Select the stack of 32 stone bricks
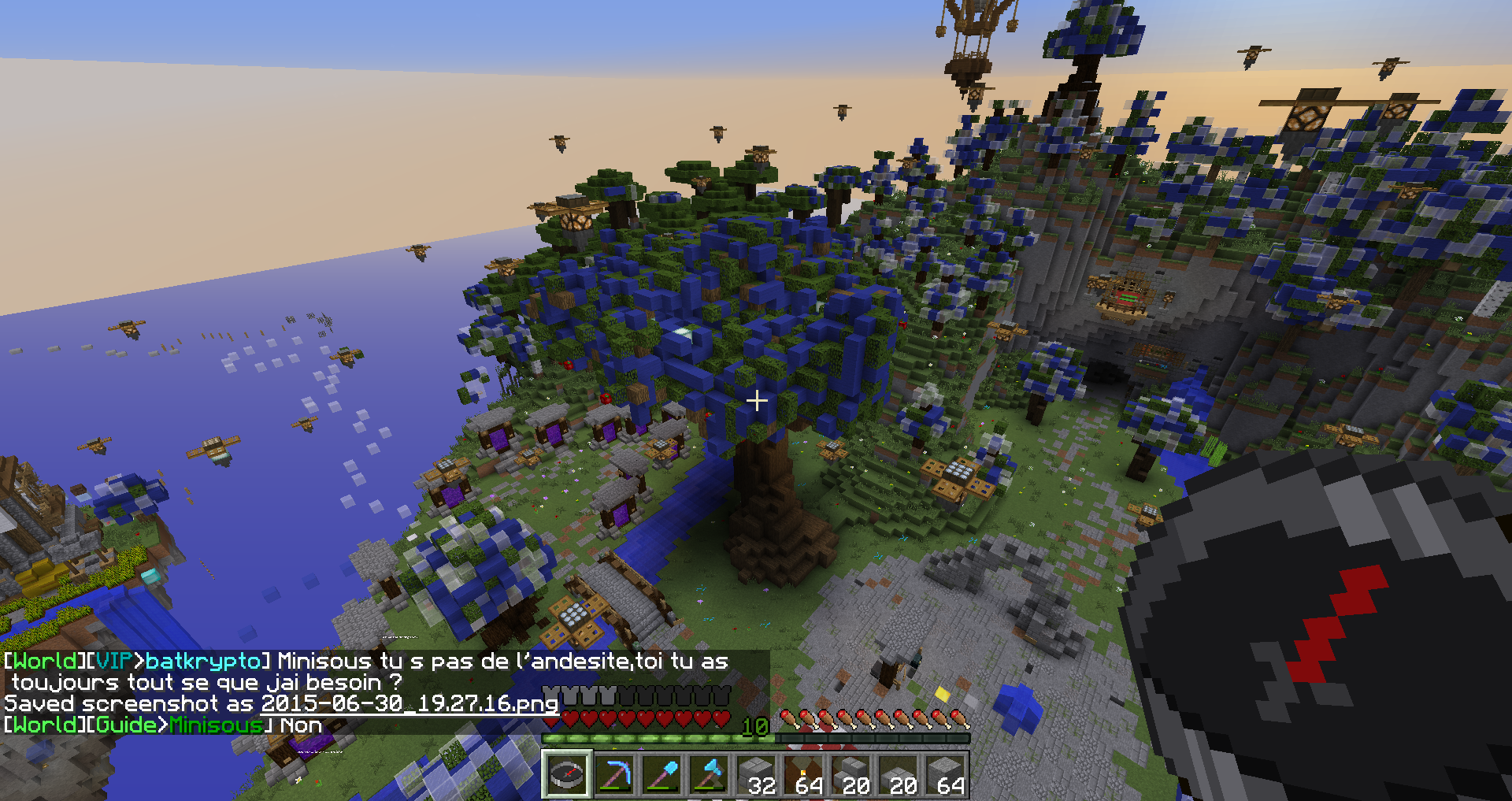This screenshot has width=1512, height=801. 756,775
